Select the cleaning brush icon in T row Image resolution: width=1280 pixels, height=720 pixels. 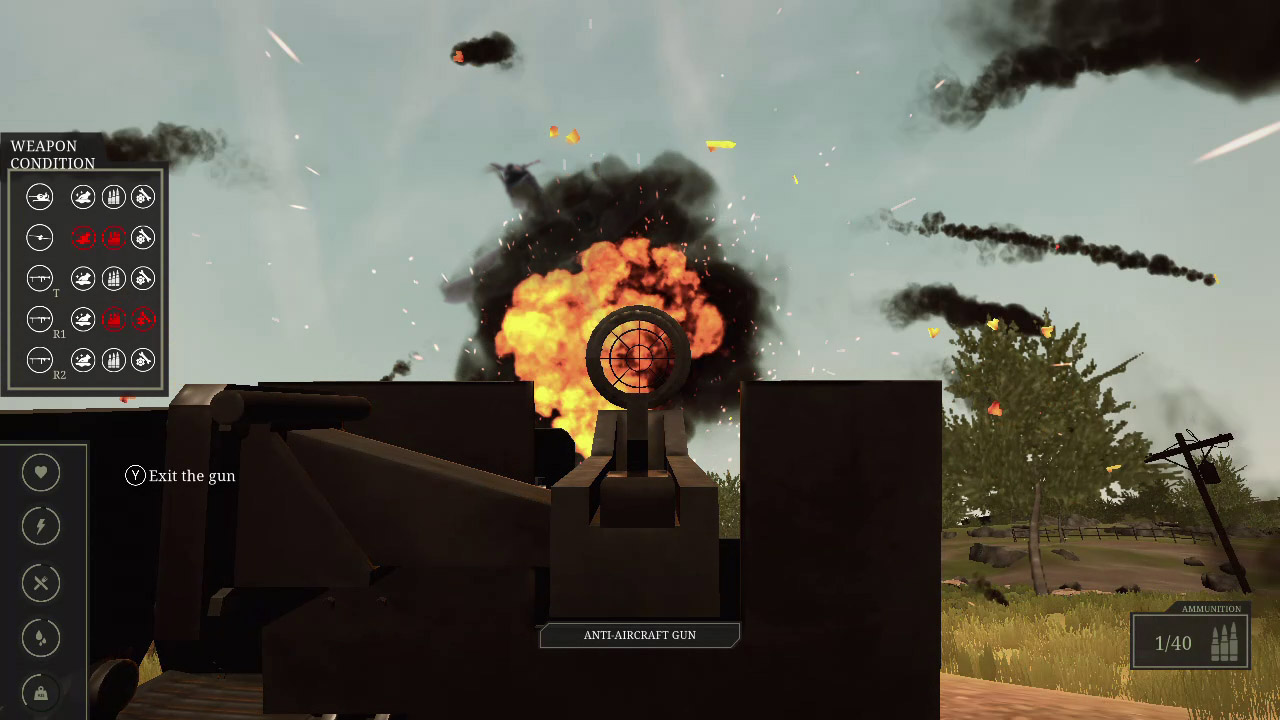[83, 278]
